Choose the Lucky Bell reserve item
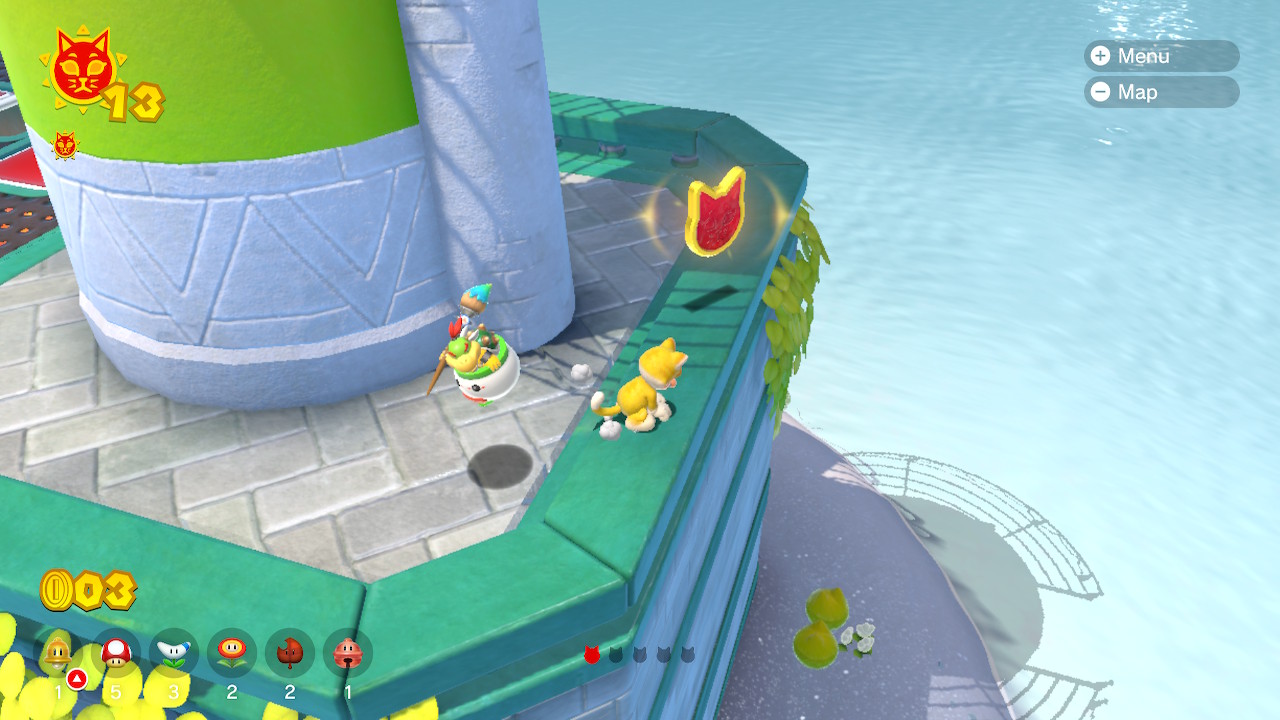 point(348,653)
